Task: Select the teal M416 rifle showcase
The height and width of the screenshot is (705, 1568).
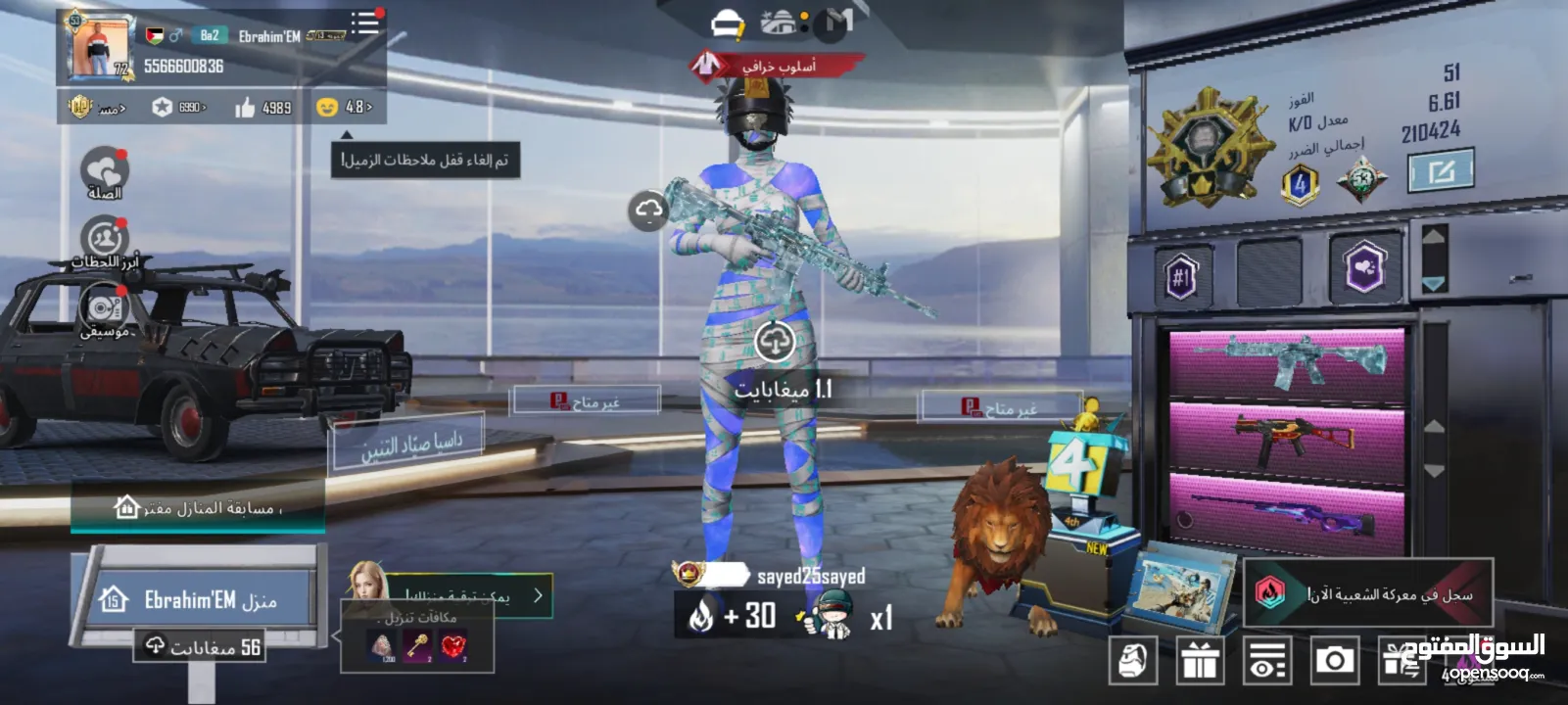Action: [1287, 363]
